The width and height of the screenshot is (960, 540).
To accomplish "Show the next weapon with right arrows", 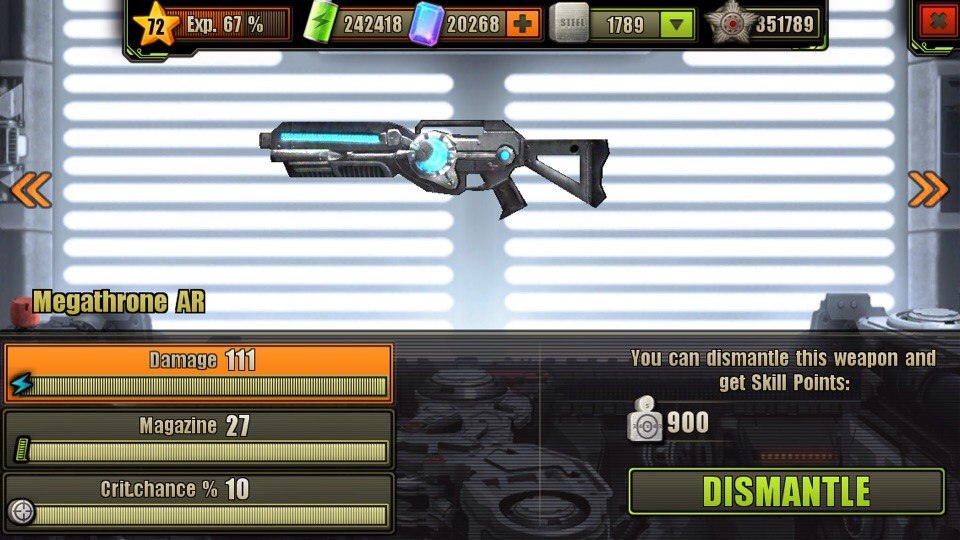I will pyautogui.click(x=928, y=188).
